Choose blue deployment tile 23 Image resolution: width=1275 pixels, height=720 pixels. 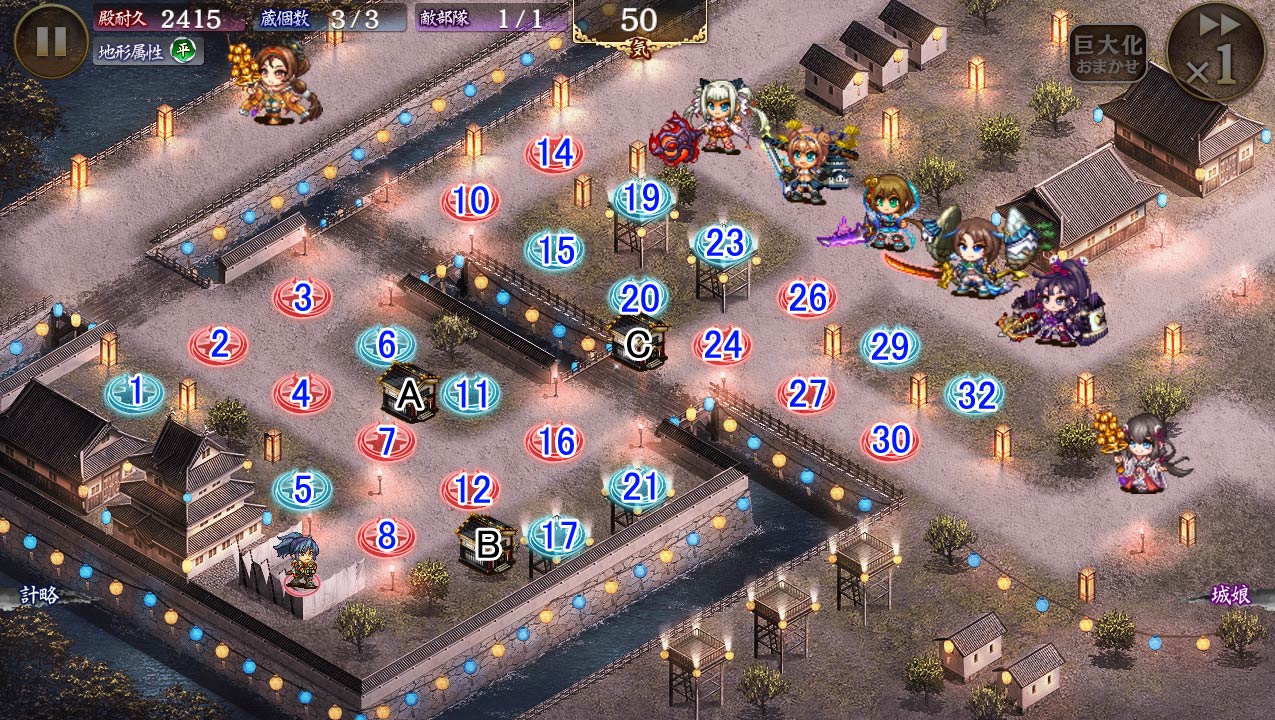(723, 243)
